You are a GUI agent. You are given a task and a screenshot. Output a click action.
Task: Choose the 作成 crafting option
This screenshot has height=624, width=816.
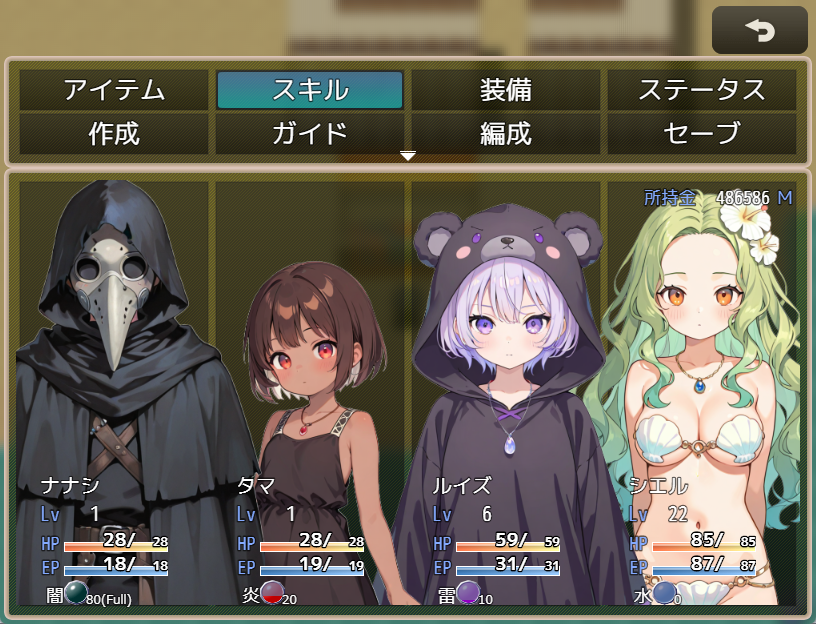(114, 133)
